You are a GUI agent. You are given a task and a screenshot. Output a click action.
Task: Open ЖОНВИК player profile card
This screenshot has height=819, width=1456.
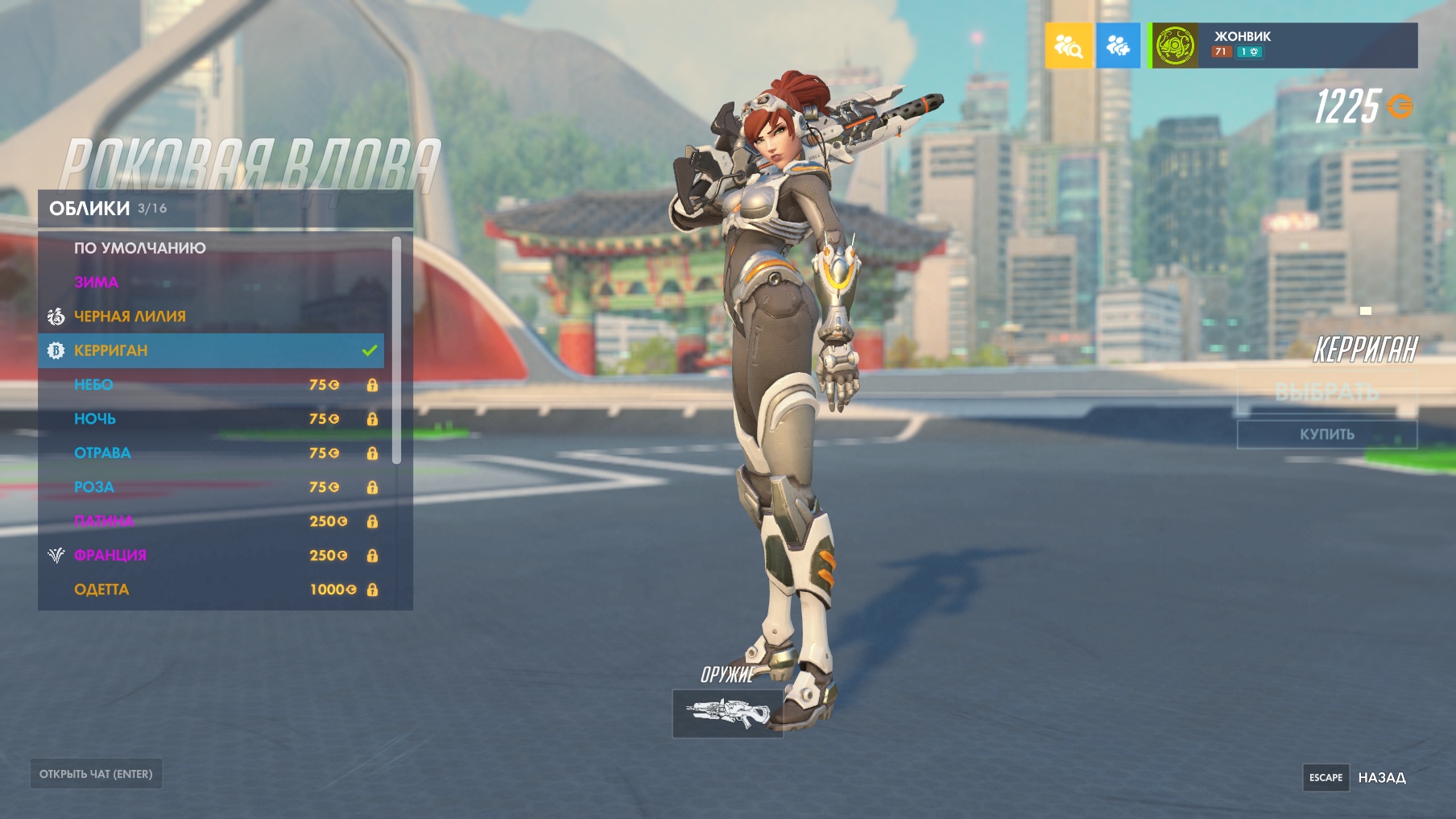(1284, 46)
